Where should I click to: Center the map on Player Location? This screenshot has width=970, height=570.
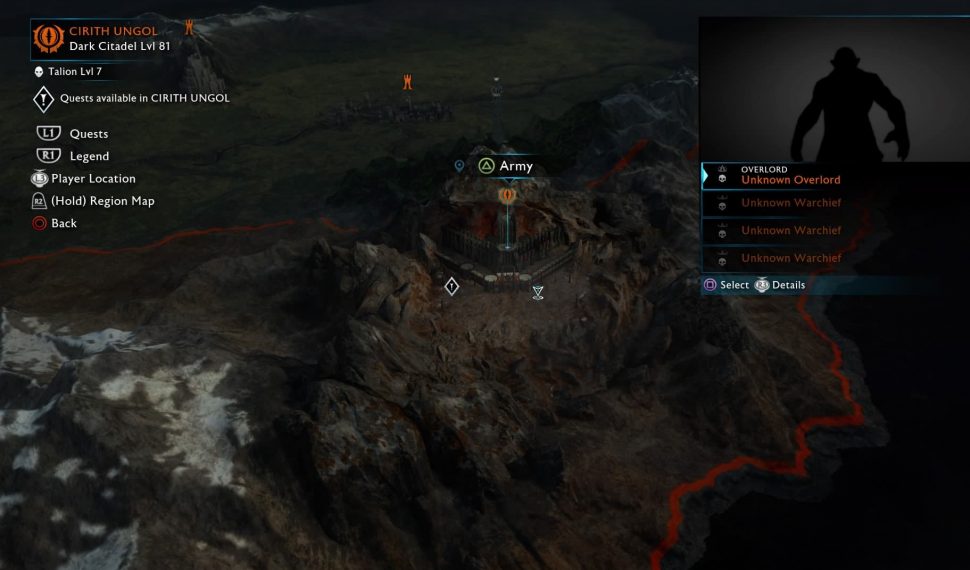pyautogui.click(x=92, y=179)
